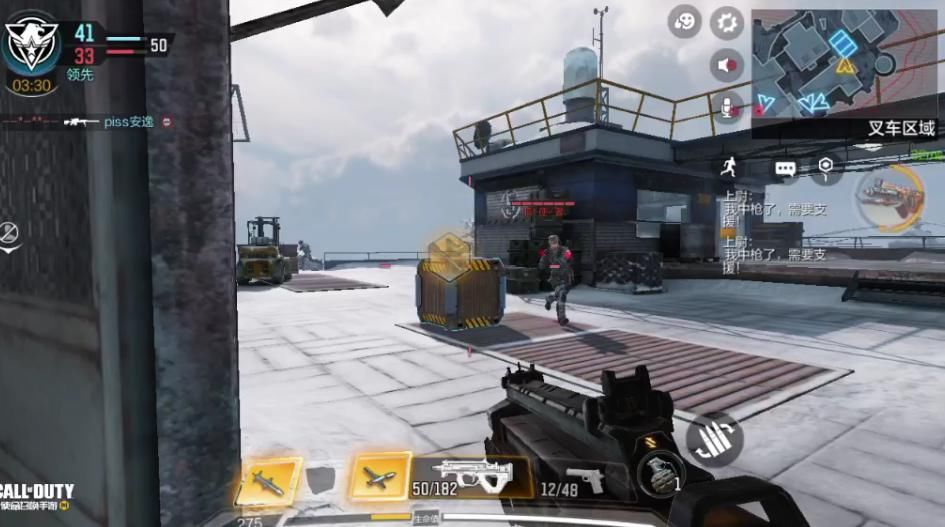
Task: Reload using the bullets button
Action: coord(714,439)
